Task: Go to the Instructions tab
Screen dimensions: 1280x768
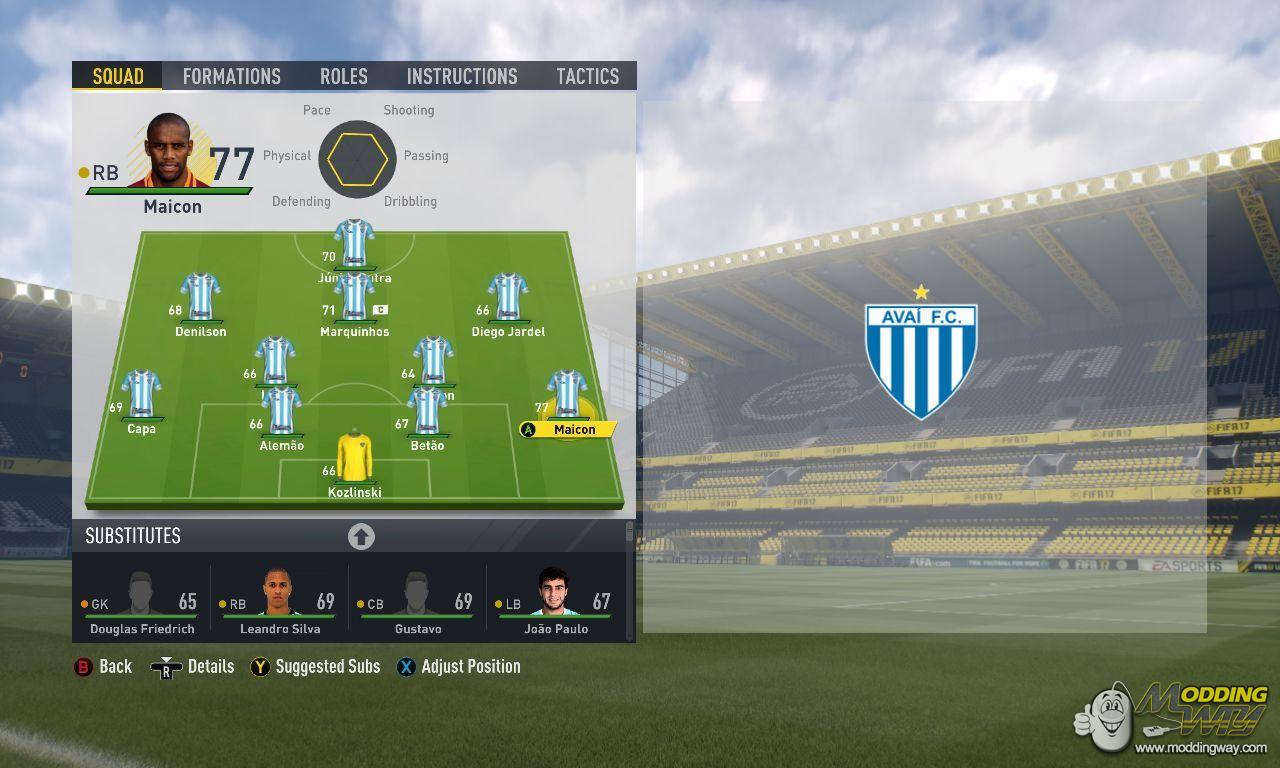Action: (x=462, y=76)
